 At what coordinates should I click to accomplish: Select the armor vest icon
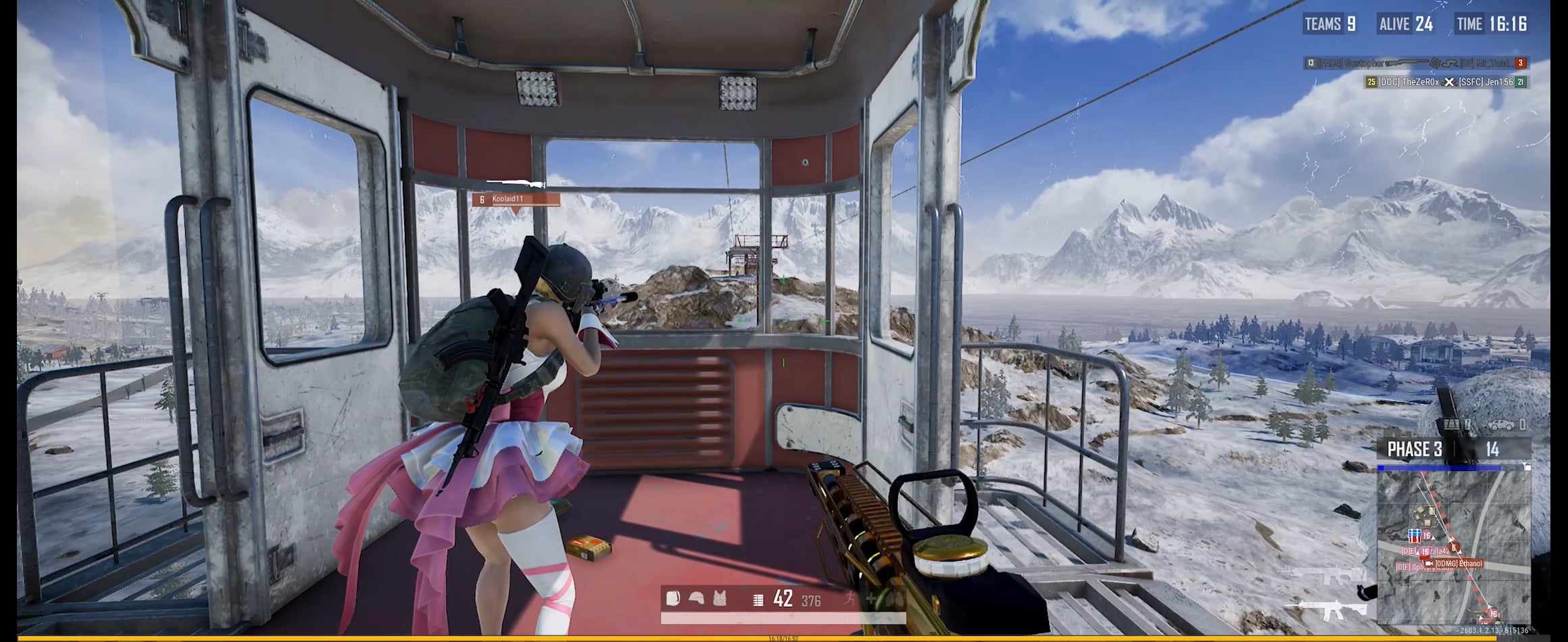pyautogui.click(x=719, y=598)
